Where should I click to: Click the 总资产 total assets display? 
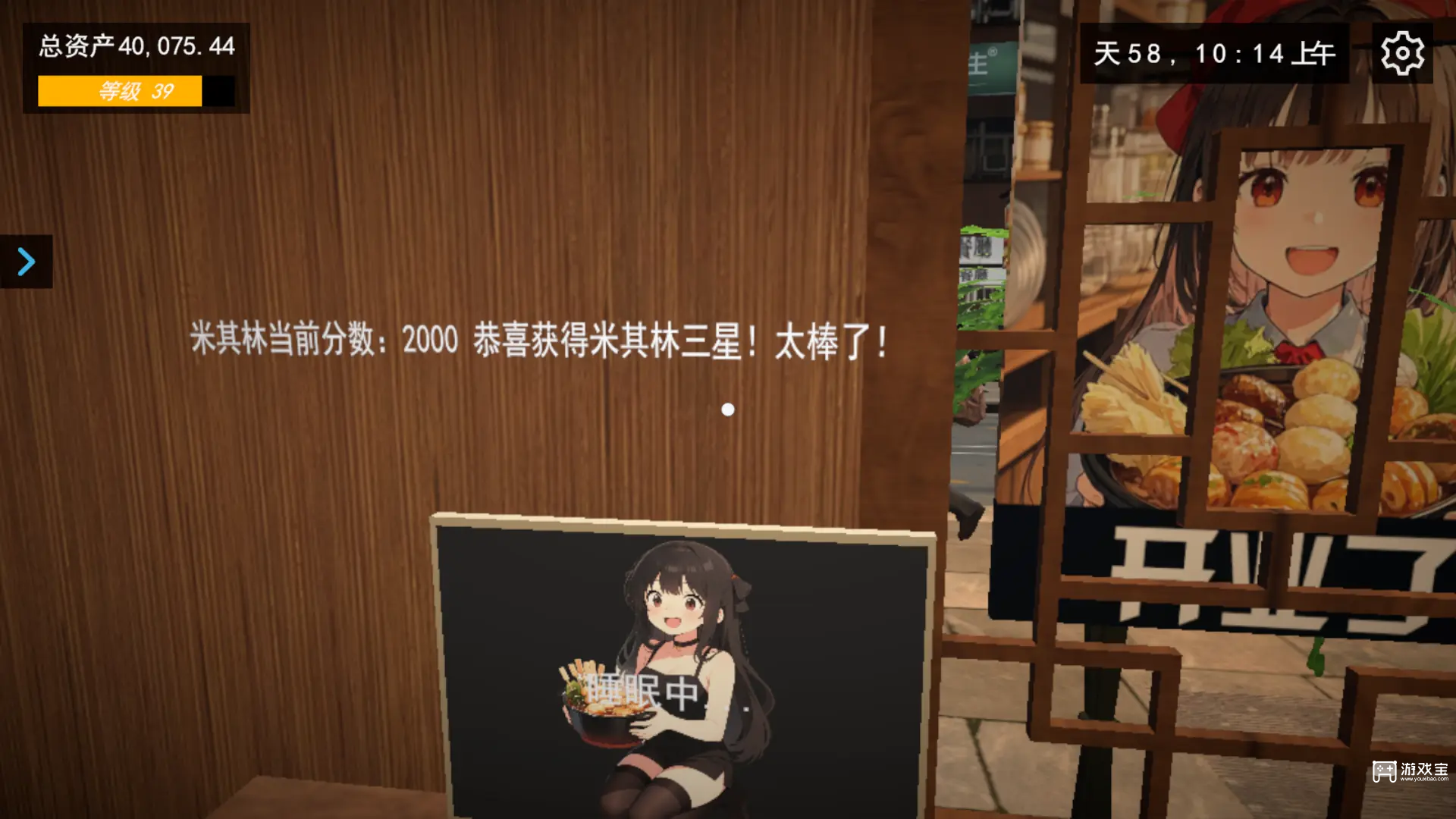[x=136, y=45]
